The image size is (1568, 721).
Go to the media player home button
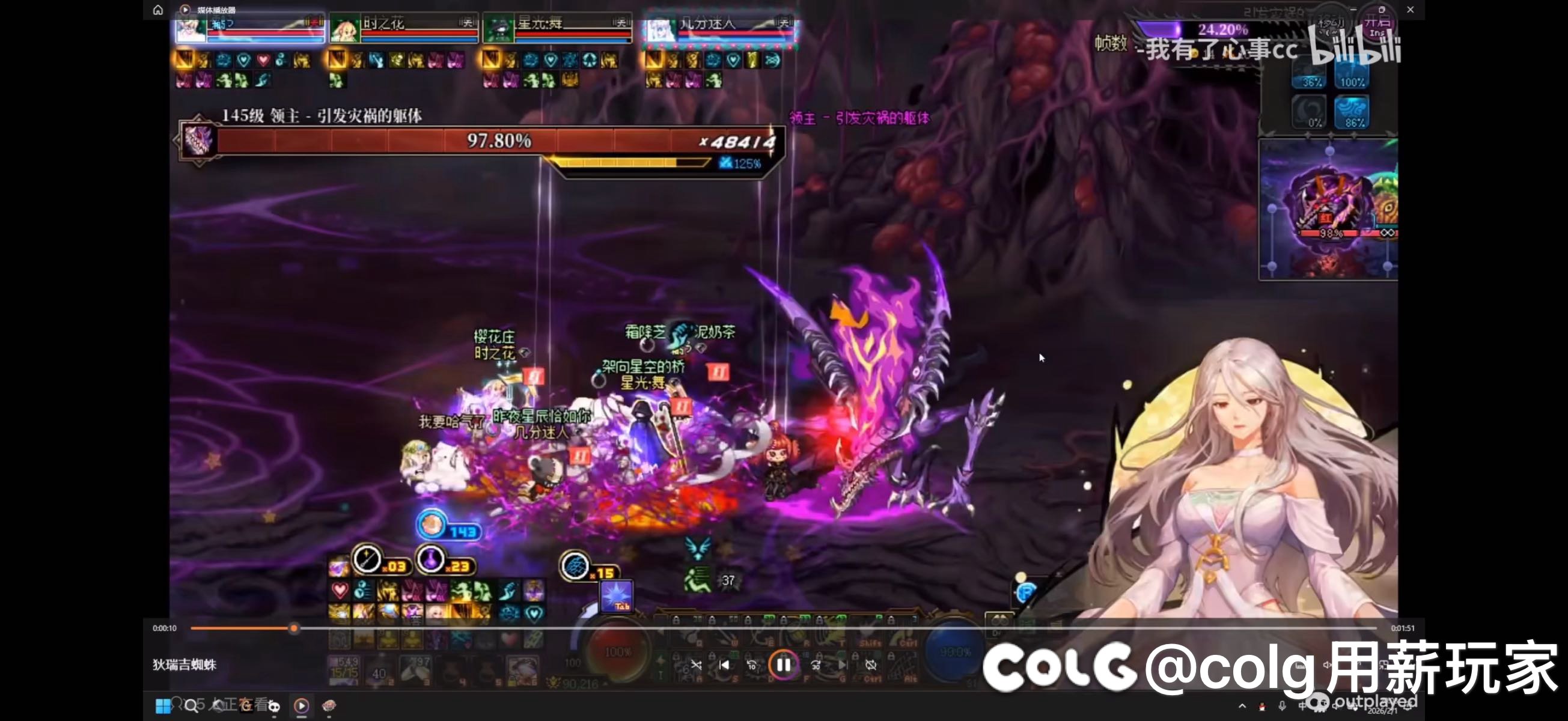157,10
